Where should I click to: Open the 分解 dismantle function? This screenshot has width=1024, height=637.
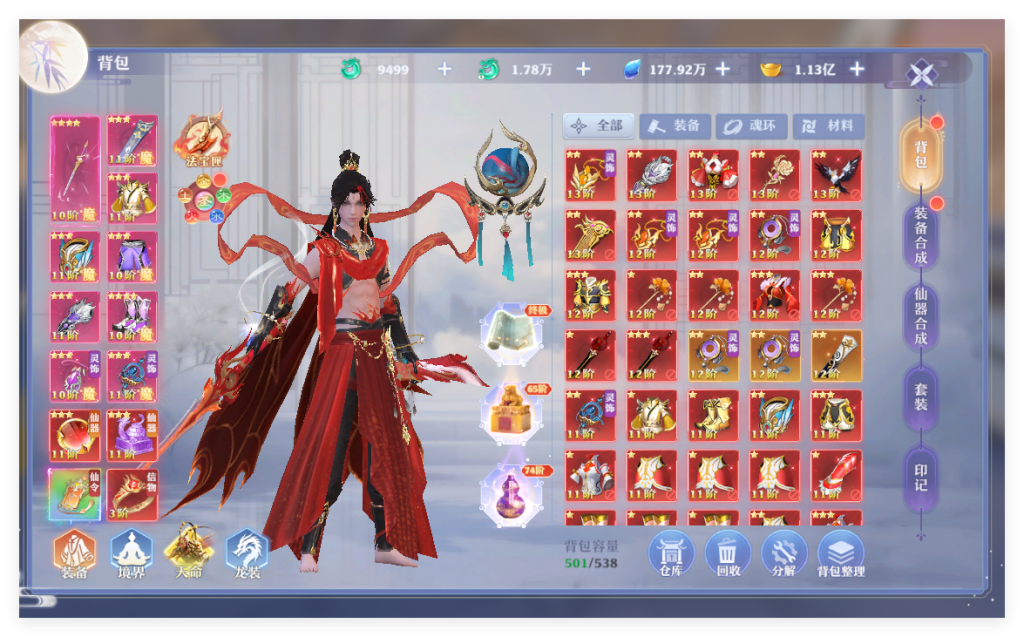coord(784,553)
